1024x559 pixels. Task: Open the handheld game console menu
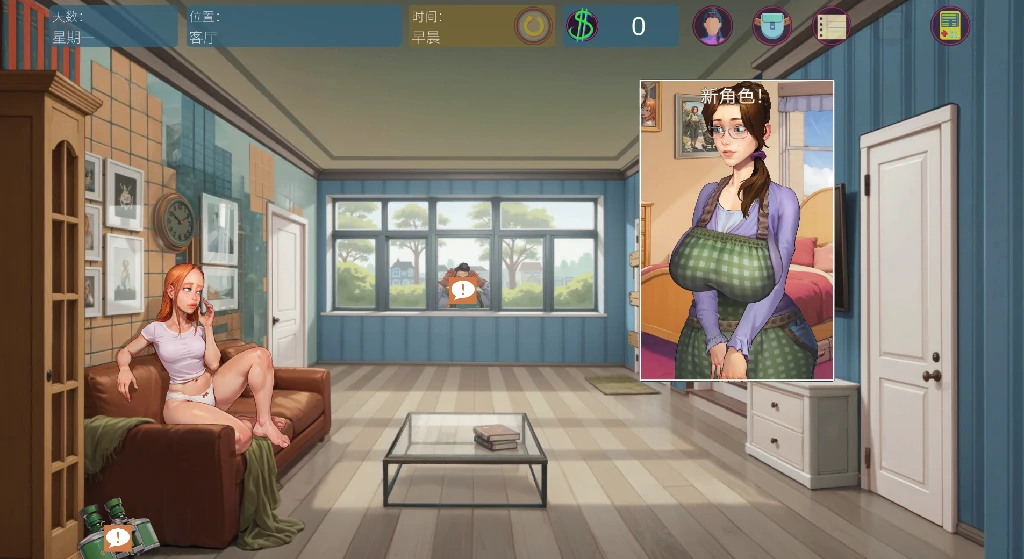[950, 26]
